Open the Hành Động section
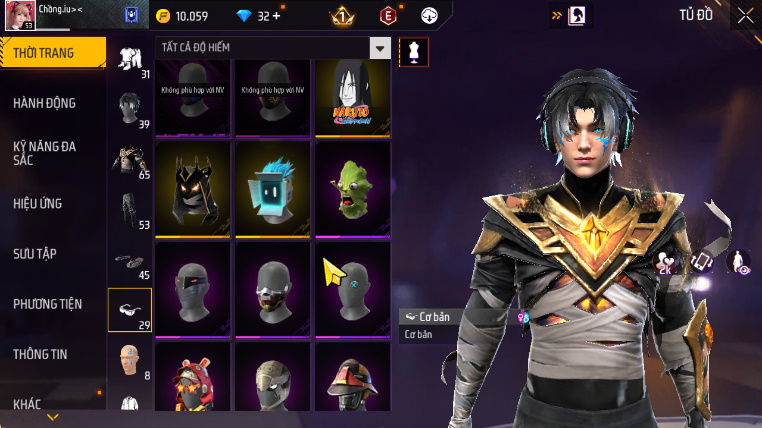Viewport: 762px width, 428px height. point(45,103)
